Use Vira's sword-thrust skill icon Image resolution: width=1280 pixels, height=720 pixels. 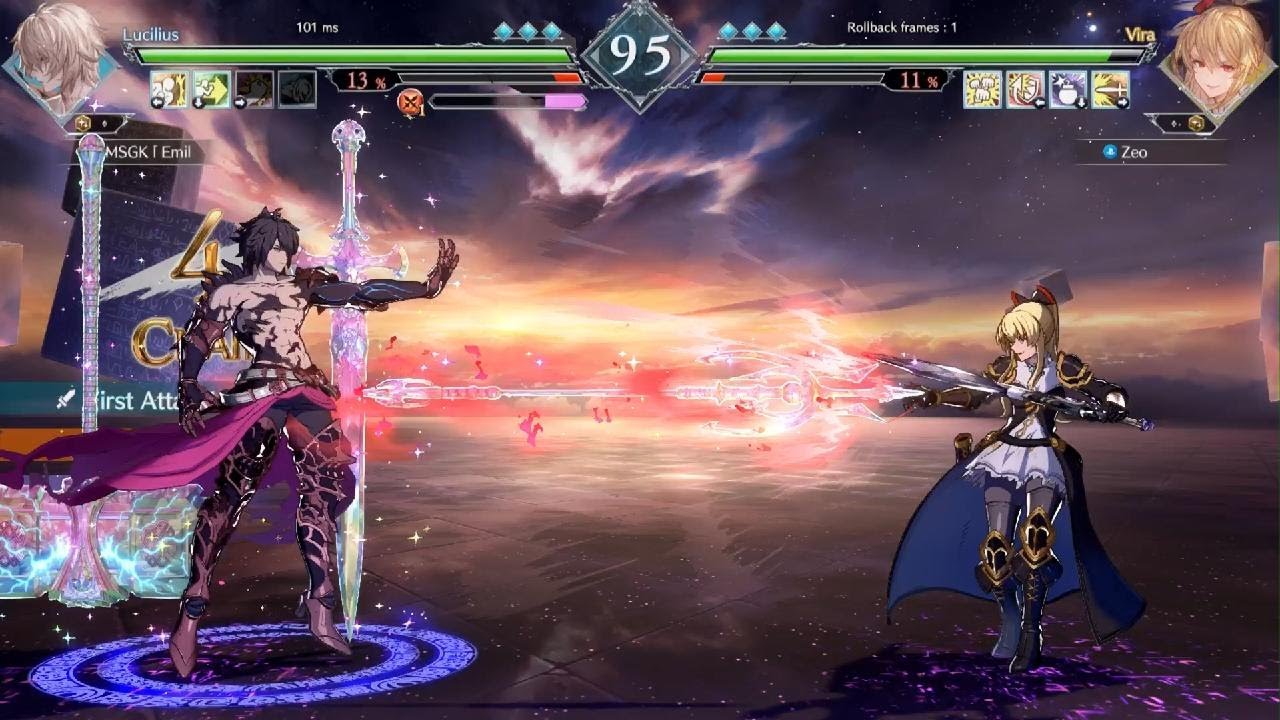[1111, 89]
